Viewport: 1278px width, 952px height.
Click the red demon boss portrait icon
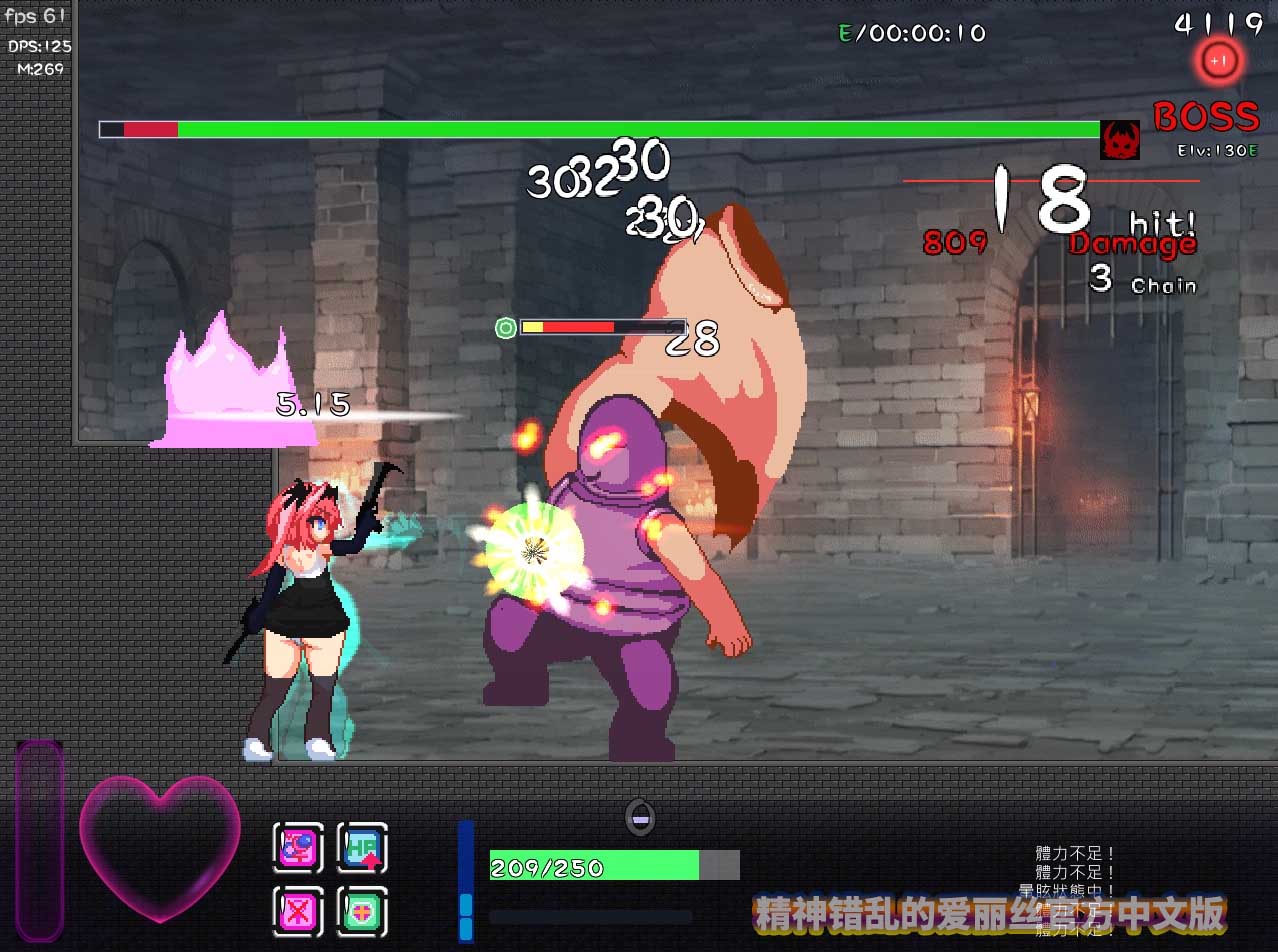tap(1120, 140)
